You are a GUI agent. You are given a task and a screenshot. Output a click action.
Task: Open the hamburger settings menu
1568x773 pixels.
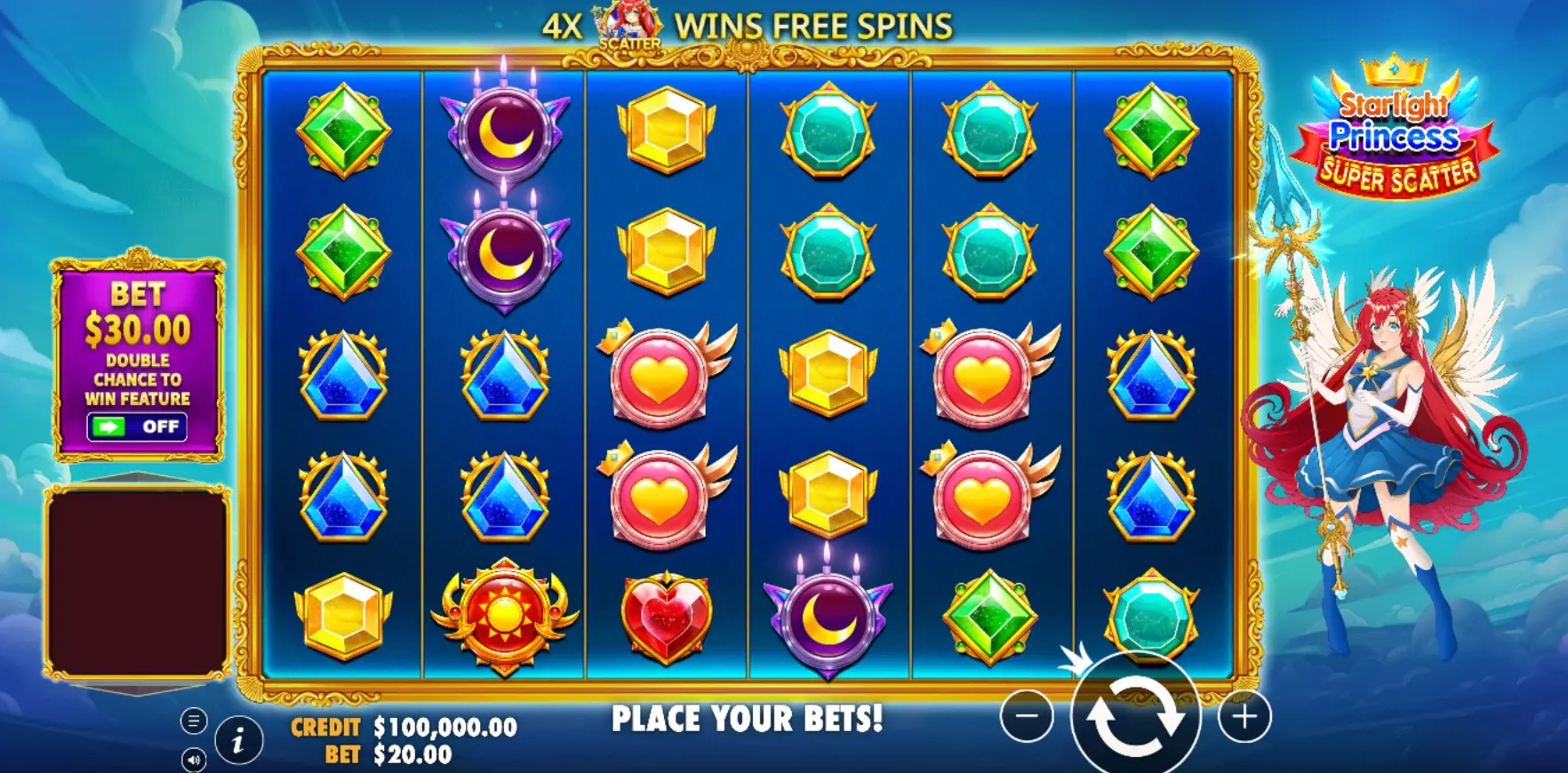194,721
